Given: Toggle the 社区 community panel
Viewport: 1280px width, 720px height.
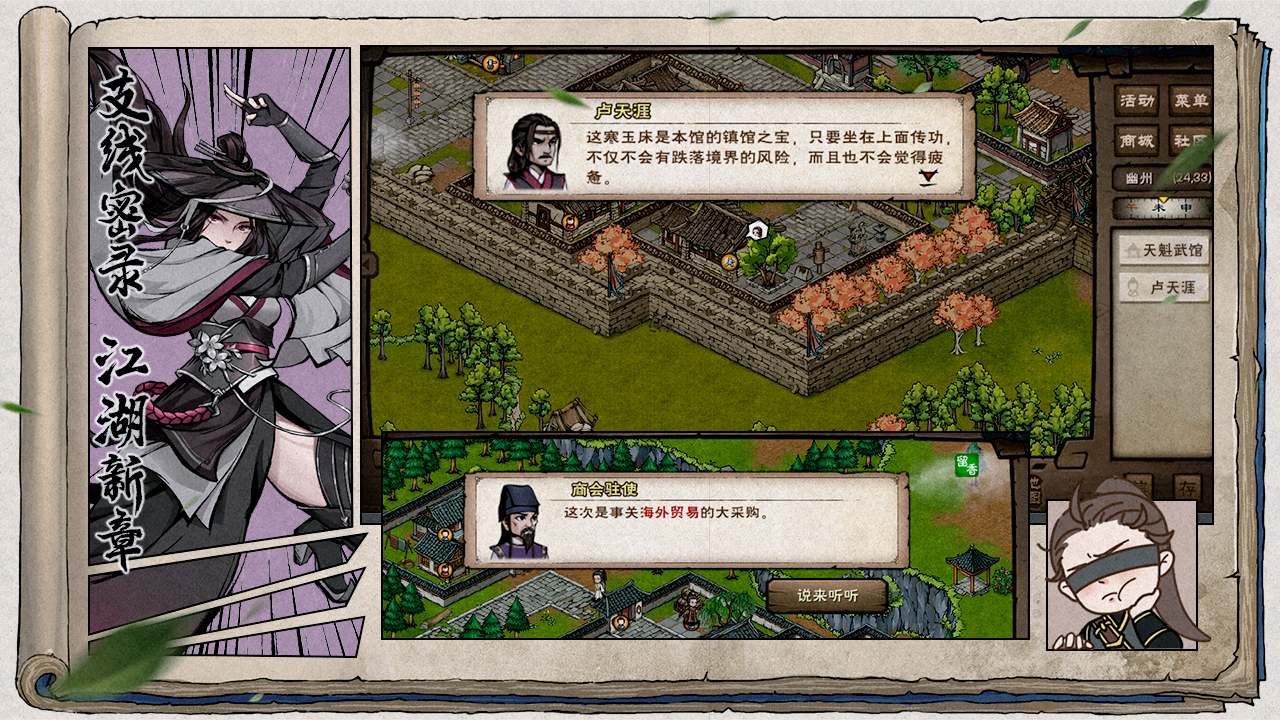Looking at the screenshot, I should coord(1188,141).
